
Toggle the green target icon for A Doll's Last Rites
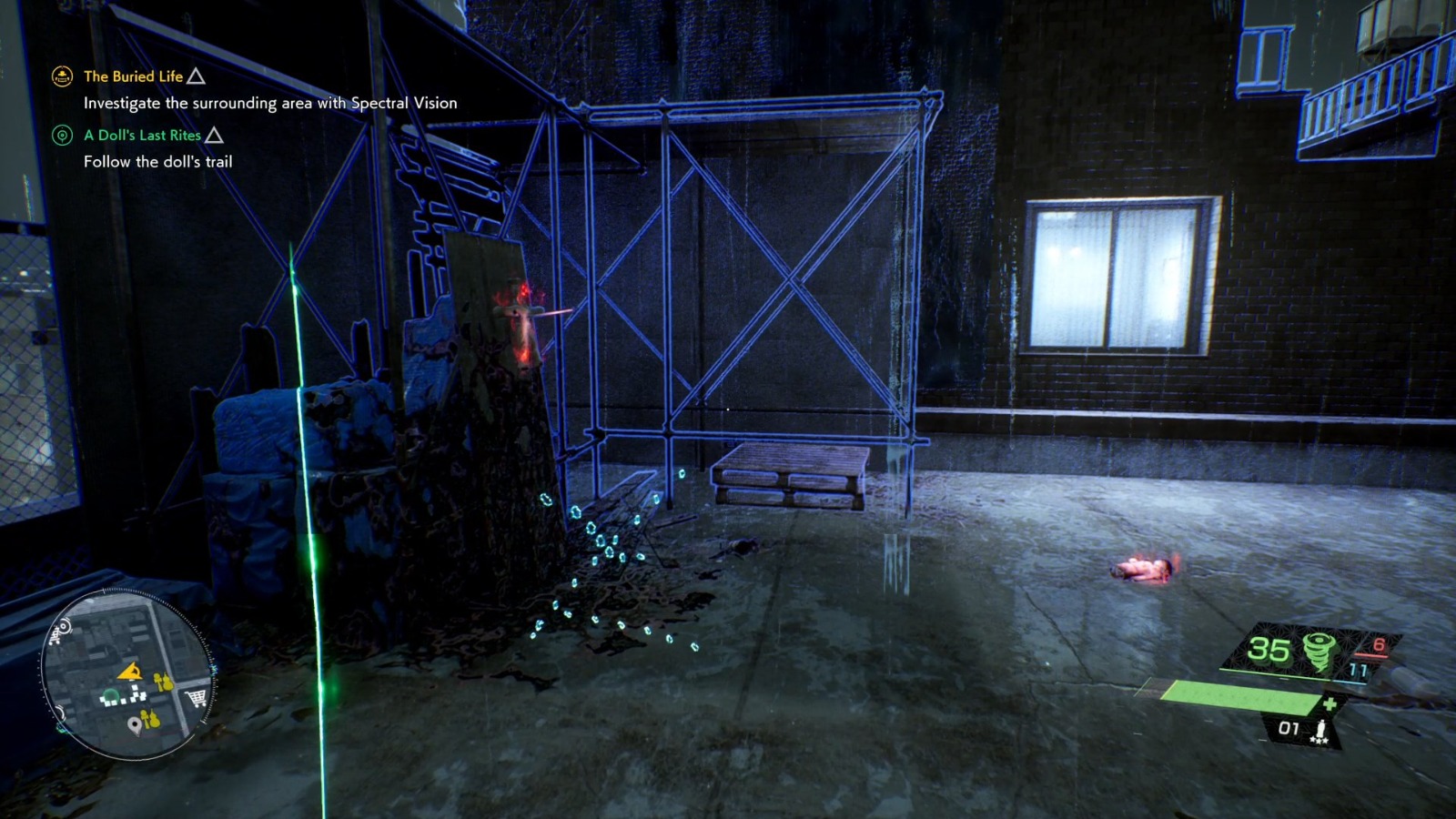coord(62,135)
